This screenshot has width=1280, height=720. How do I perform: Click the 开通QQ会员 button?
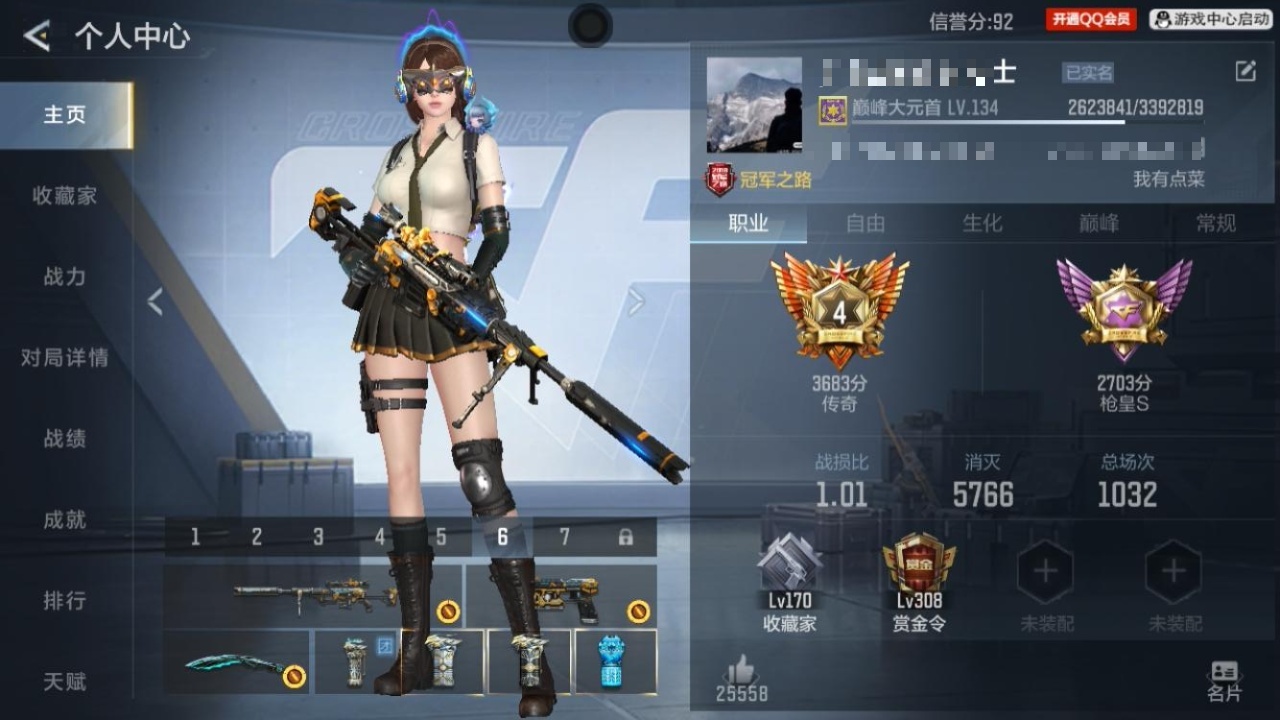click(x=1091, y=20)
